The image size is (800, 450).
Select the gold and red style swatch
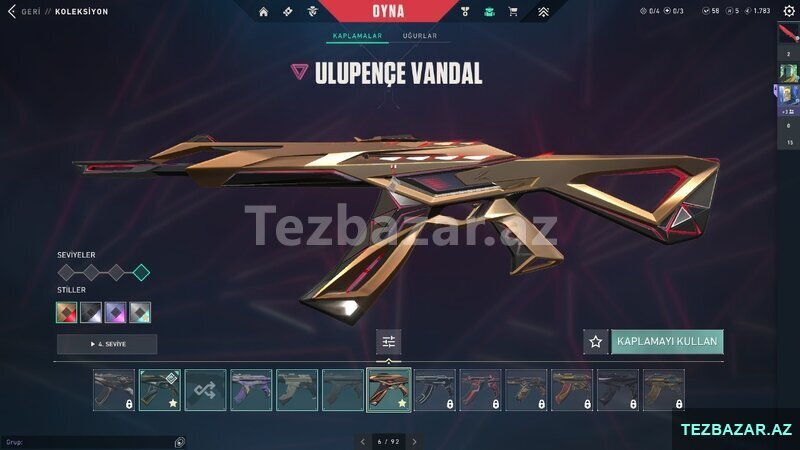(67, 312)
